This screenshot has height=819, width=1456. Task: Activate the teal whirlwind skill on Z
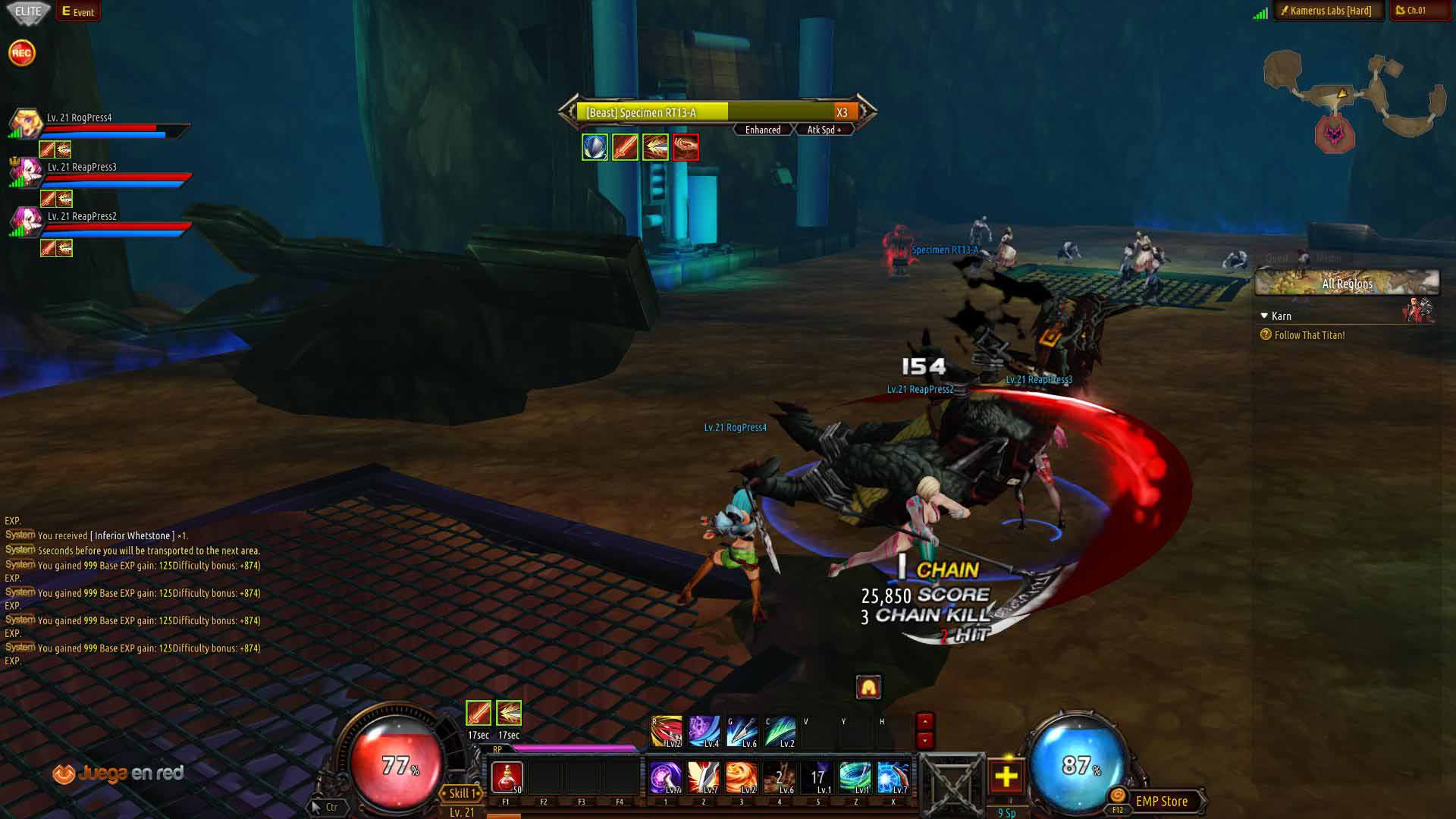(x=855, y=777)
